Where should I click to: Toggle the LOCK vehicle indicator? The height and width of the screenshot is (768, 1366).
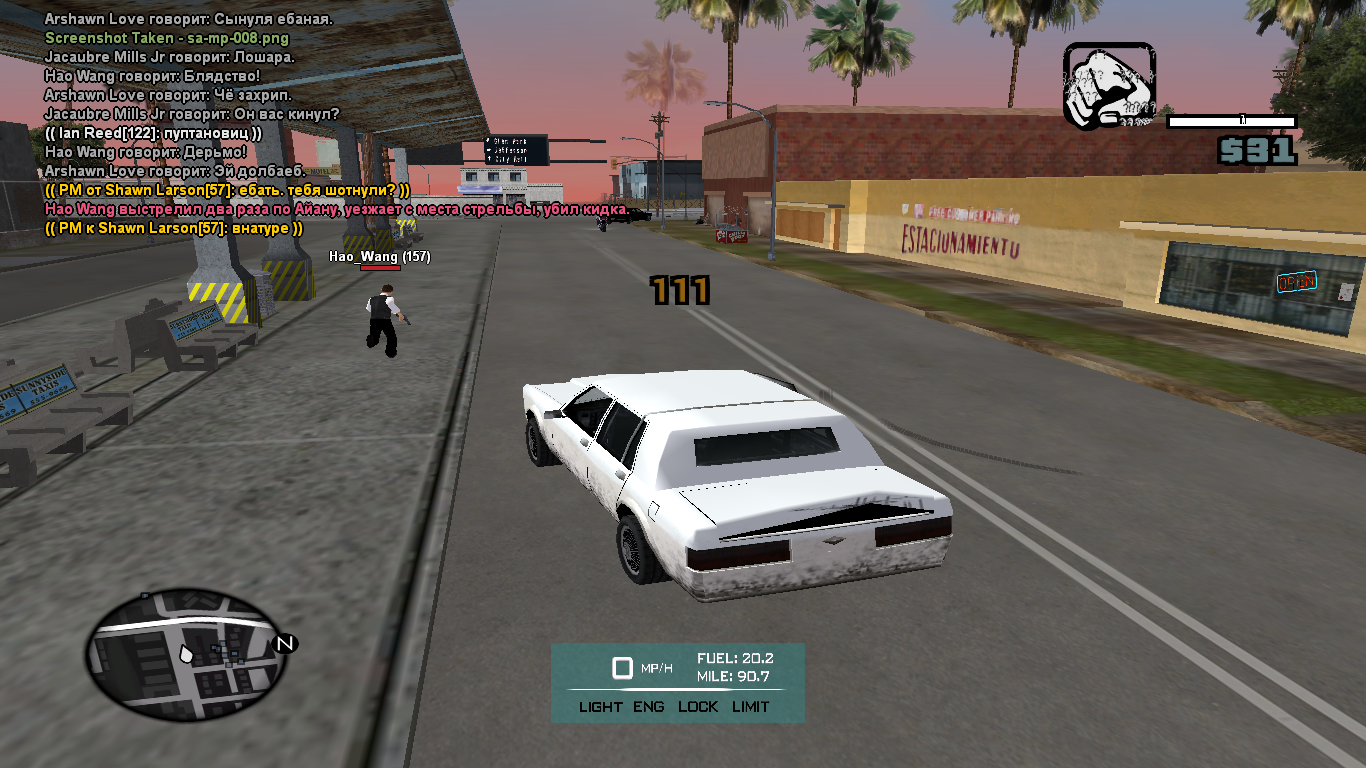click(698, 706)
